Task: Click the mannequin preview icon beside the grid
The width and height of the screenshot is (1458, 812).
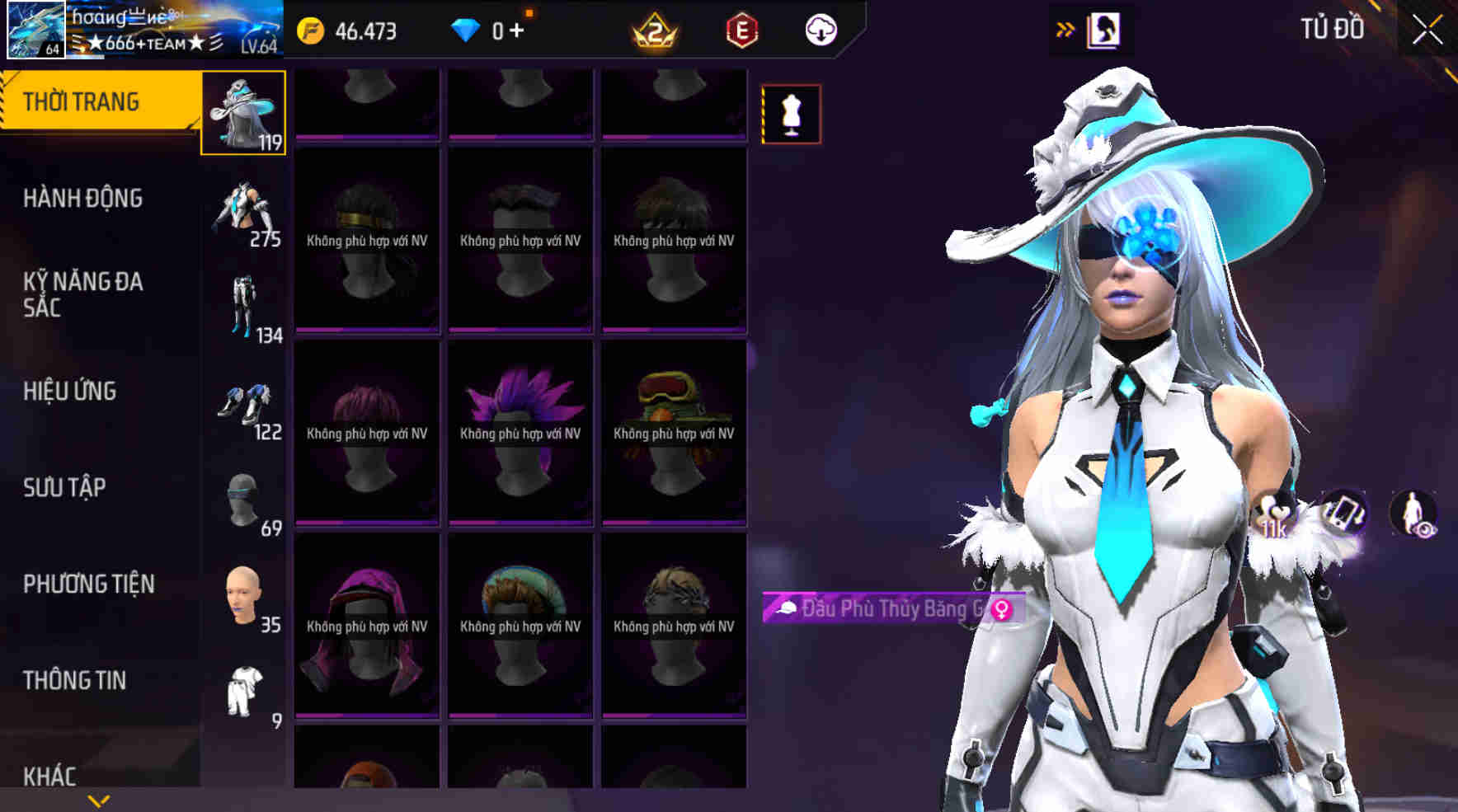Action: (x=792, y=114)
